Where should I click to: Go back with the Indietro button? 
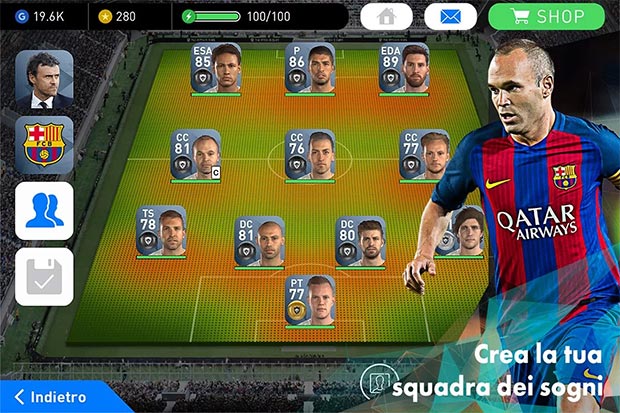pos(57,397)
